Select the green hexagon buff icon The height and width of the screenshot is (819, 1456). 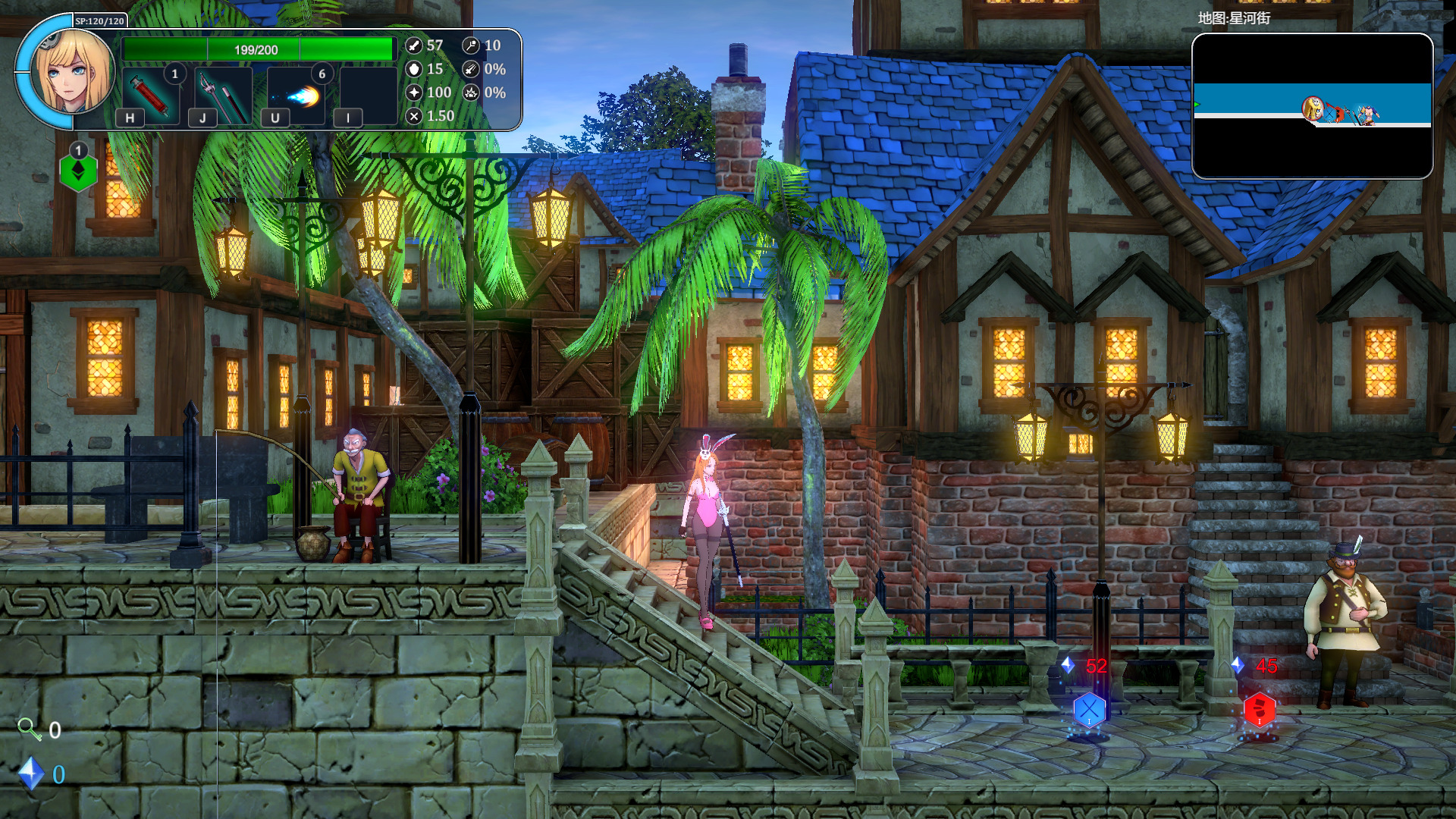click(78, 172)
